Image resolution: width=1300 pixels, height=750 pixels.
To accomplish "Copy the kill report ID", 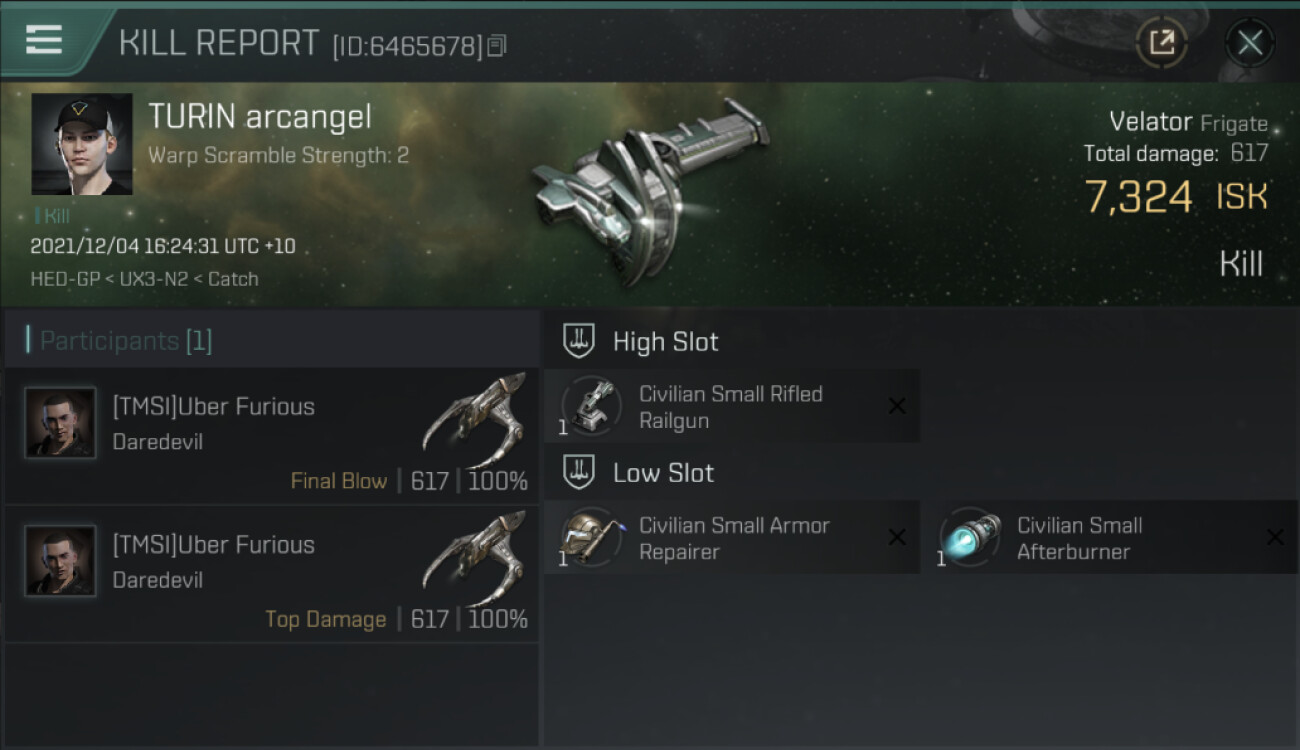I will pos(497,46).
